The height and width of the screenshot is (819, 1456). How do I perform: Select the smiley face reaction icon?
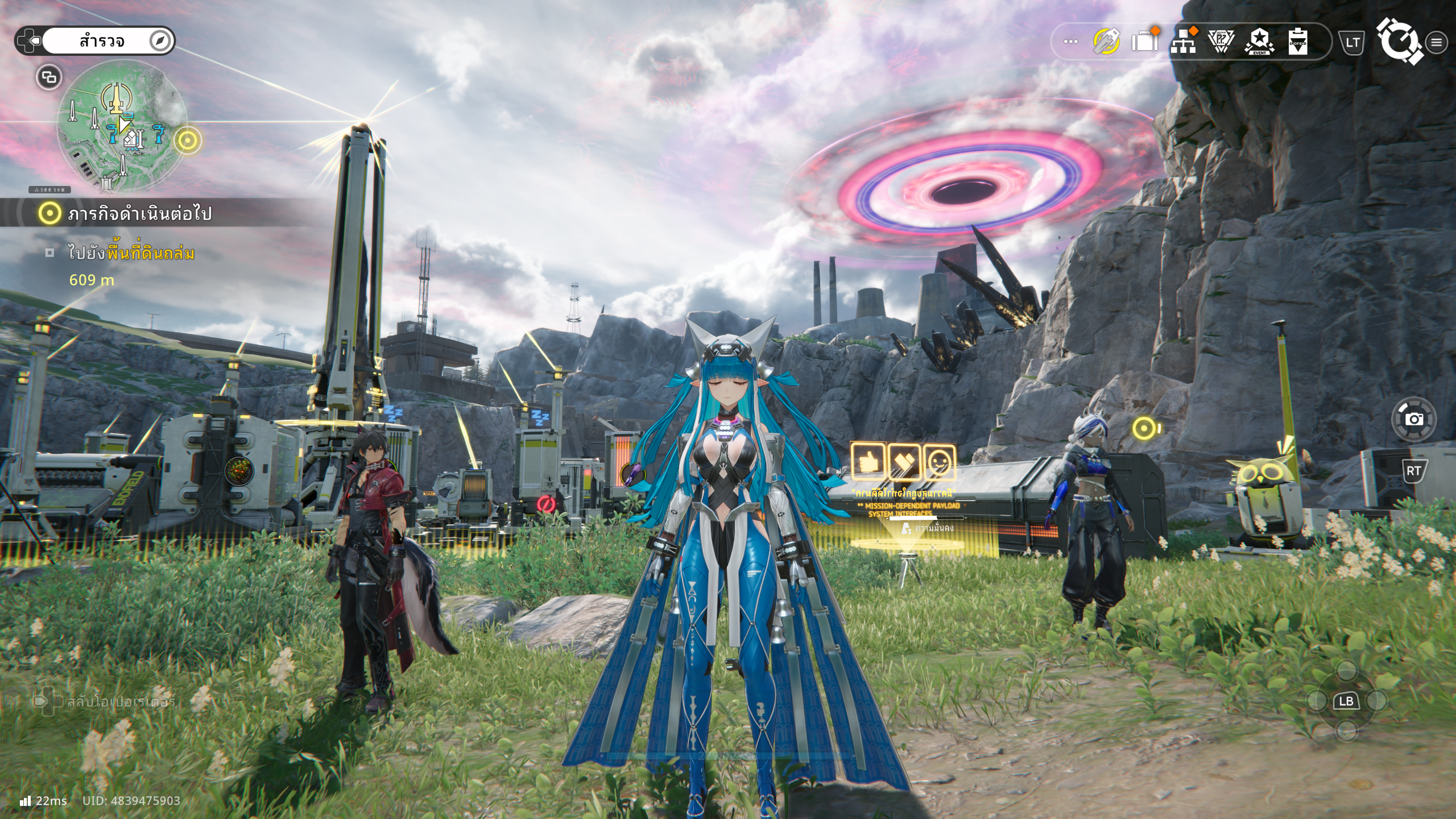[939, 462]
